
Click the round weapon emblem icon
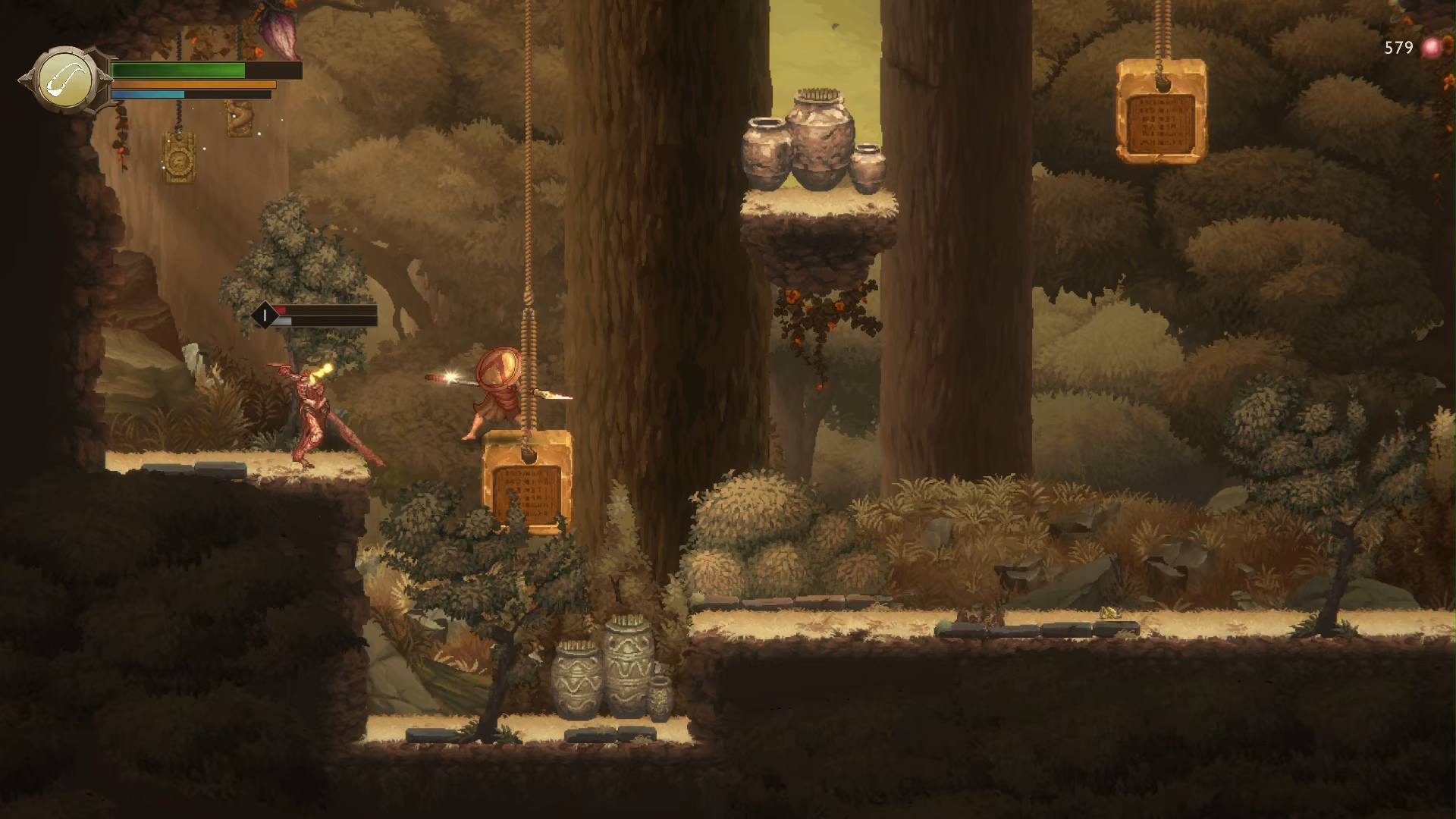point(67,80)
